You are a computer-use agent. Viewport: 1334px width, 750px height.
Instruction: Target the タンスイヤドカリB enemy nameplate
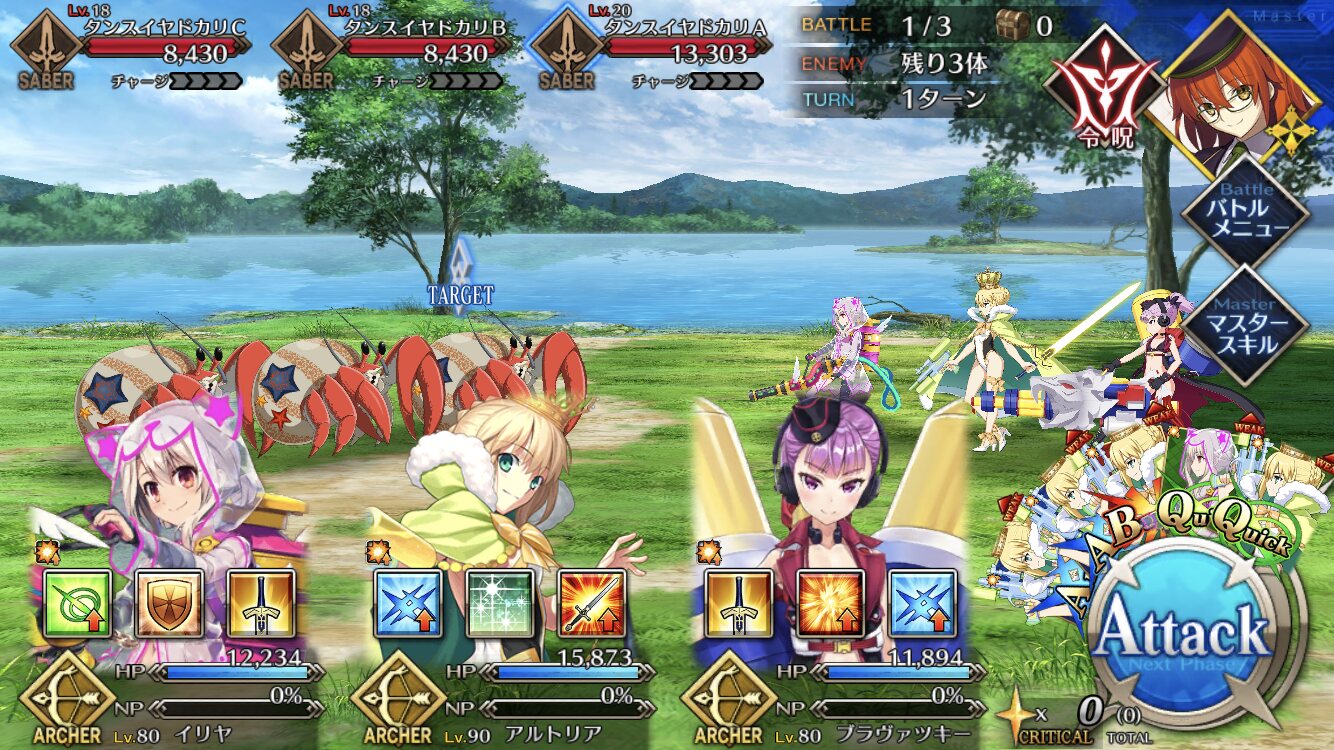(420, 40)
